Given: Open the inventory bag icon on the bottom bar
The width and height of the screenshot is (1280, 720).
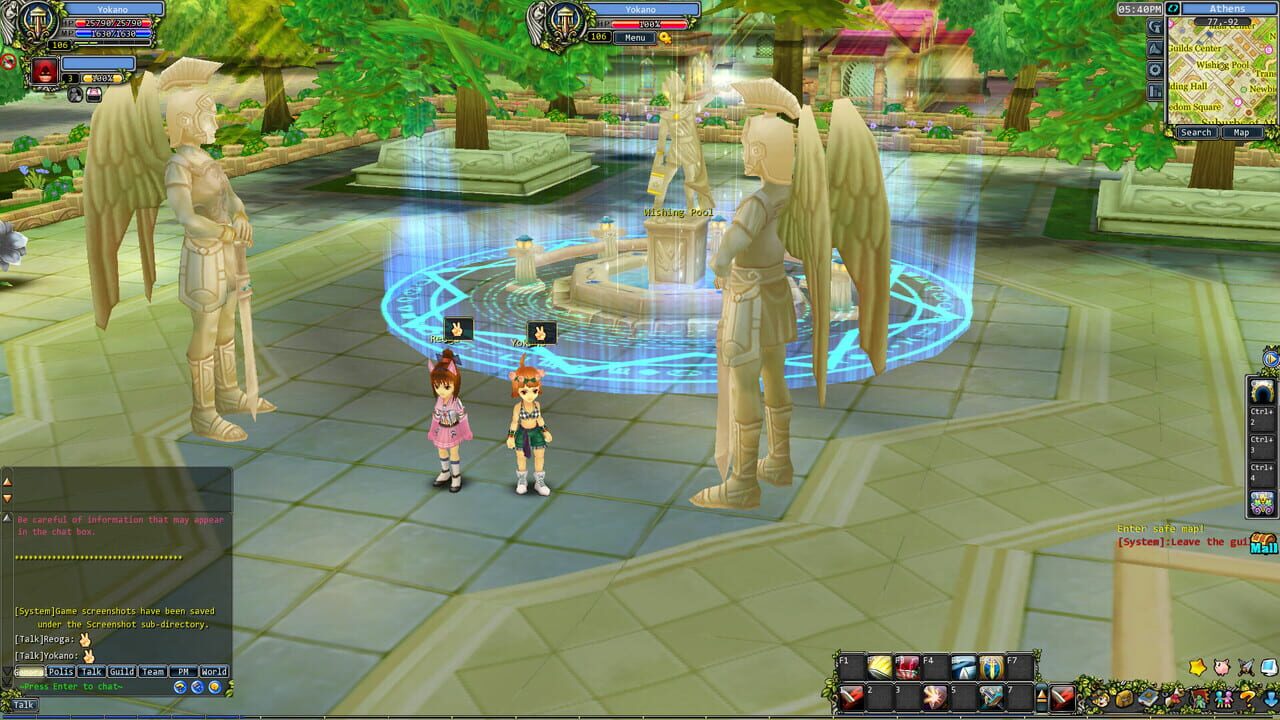Looking at the screenshot, I should 1124,699.
